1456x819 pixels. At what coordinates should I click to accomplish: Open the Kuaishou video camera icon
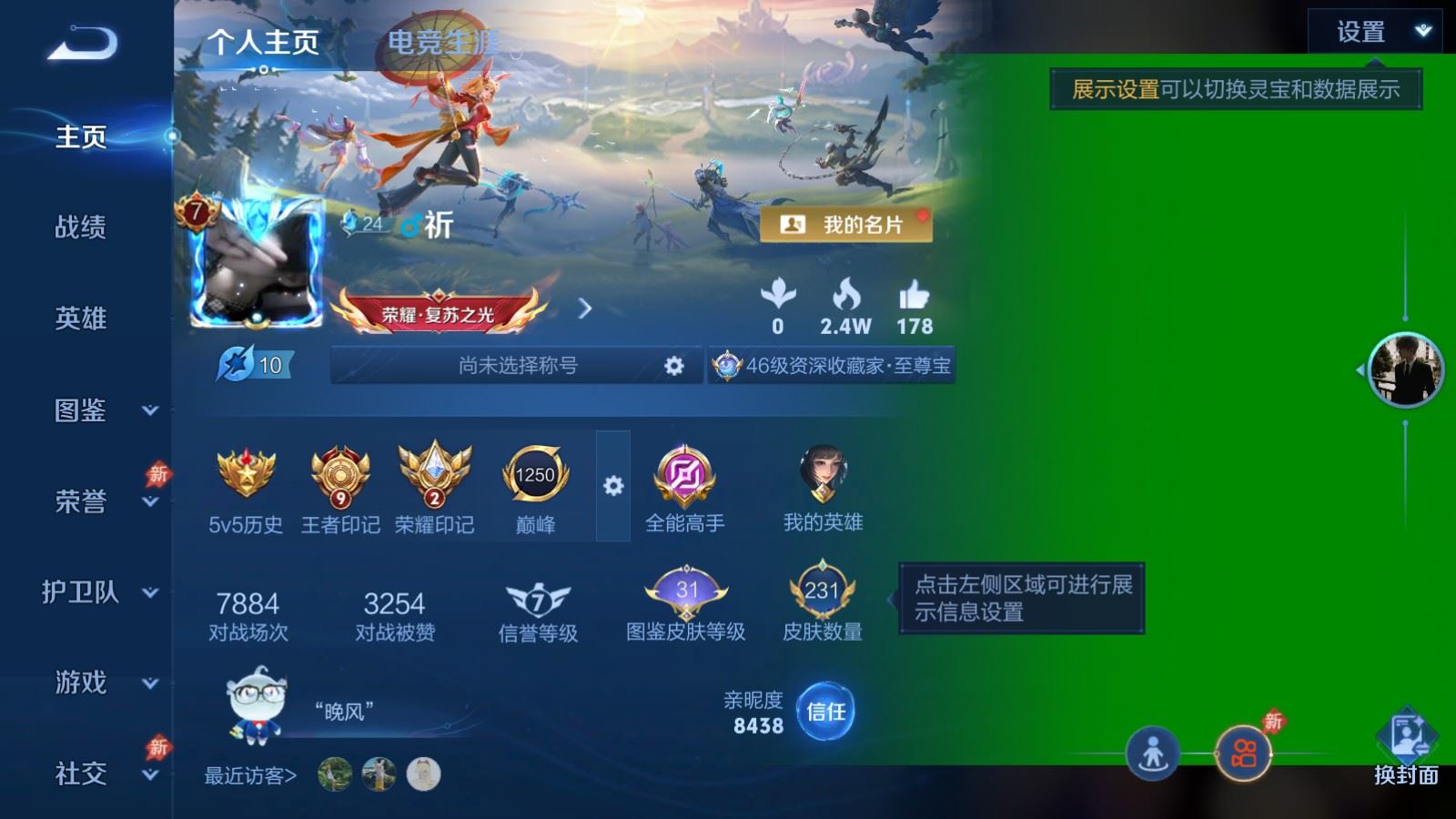coord(1245,752)
